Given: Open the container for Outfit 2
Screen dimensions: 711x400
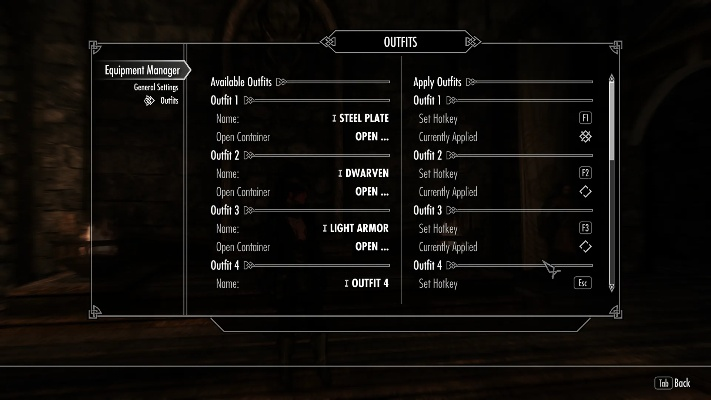Looking at the screenshot, I should point(372,191).
